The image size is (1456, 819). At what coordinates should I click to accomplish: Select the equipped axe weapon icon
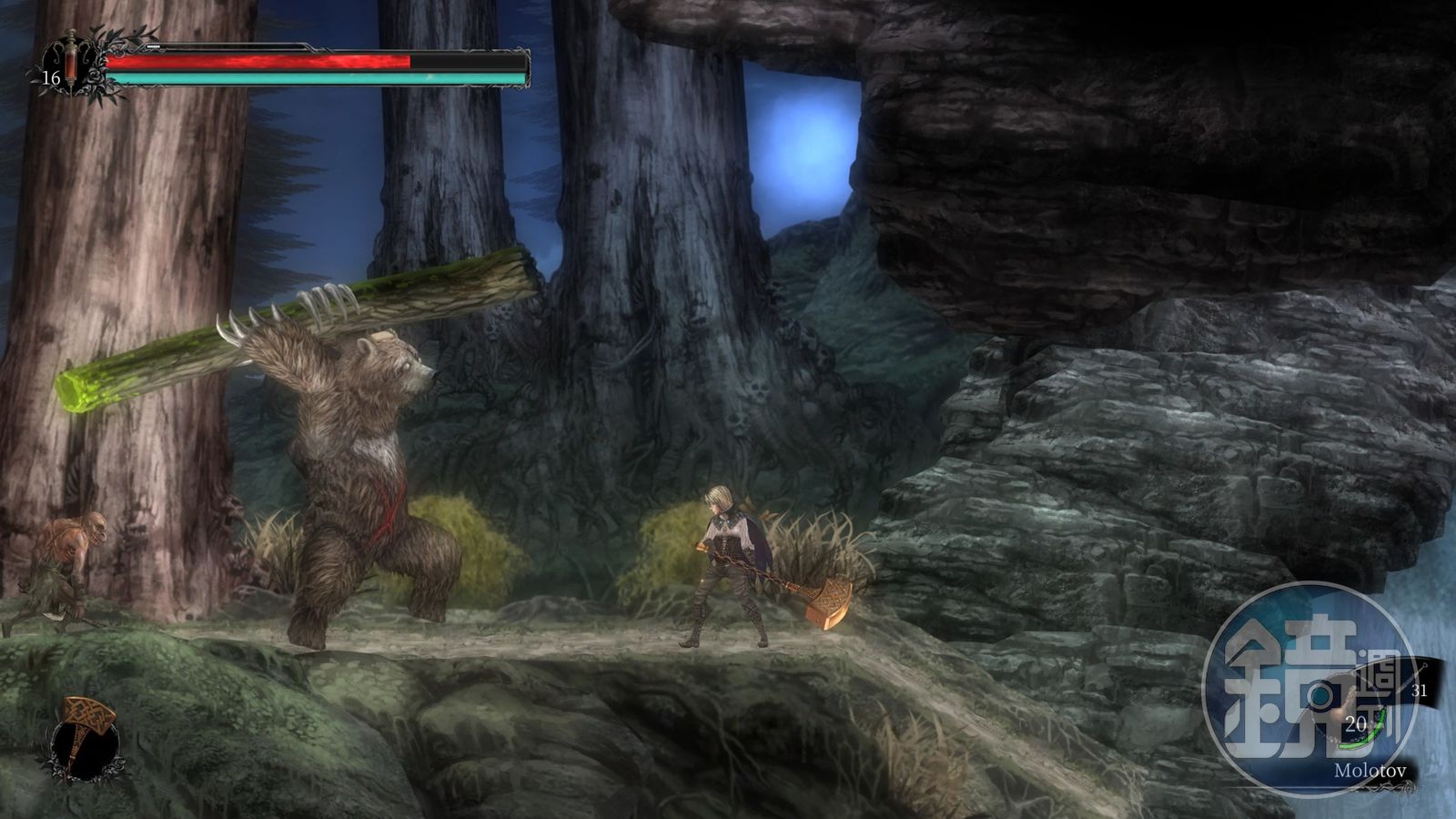point(85,739)
